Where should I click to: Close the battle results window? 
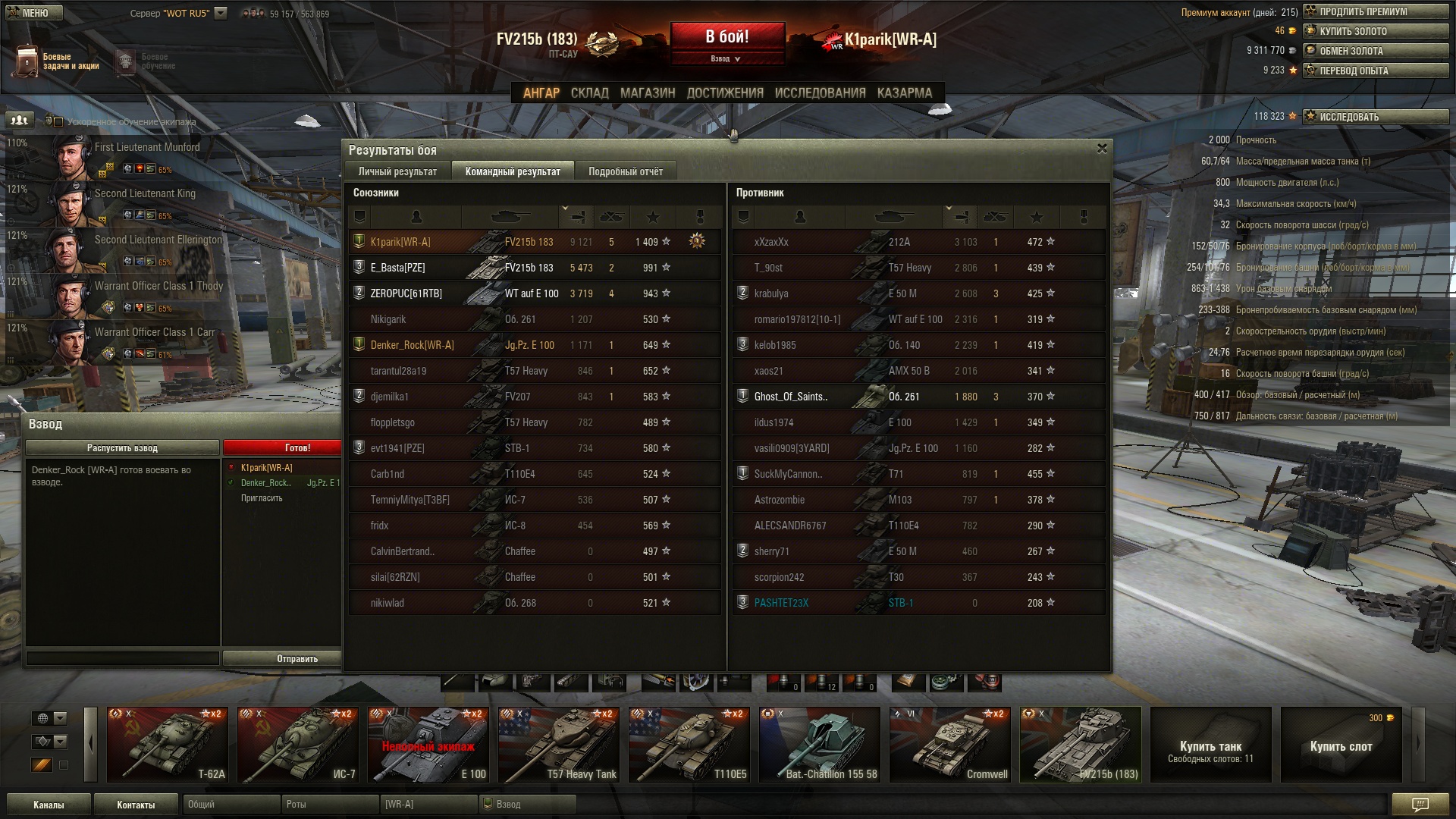click(1102, 149)
